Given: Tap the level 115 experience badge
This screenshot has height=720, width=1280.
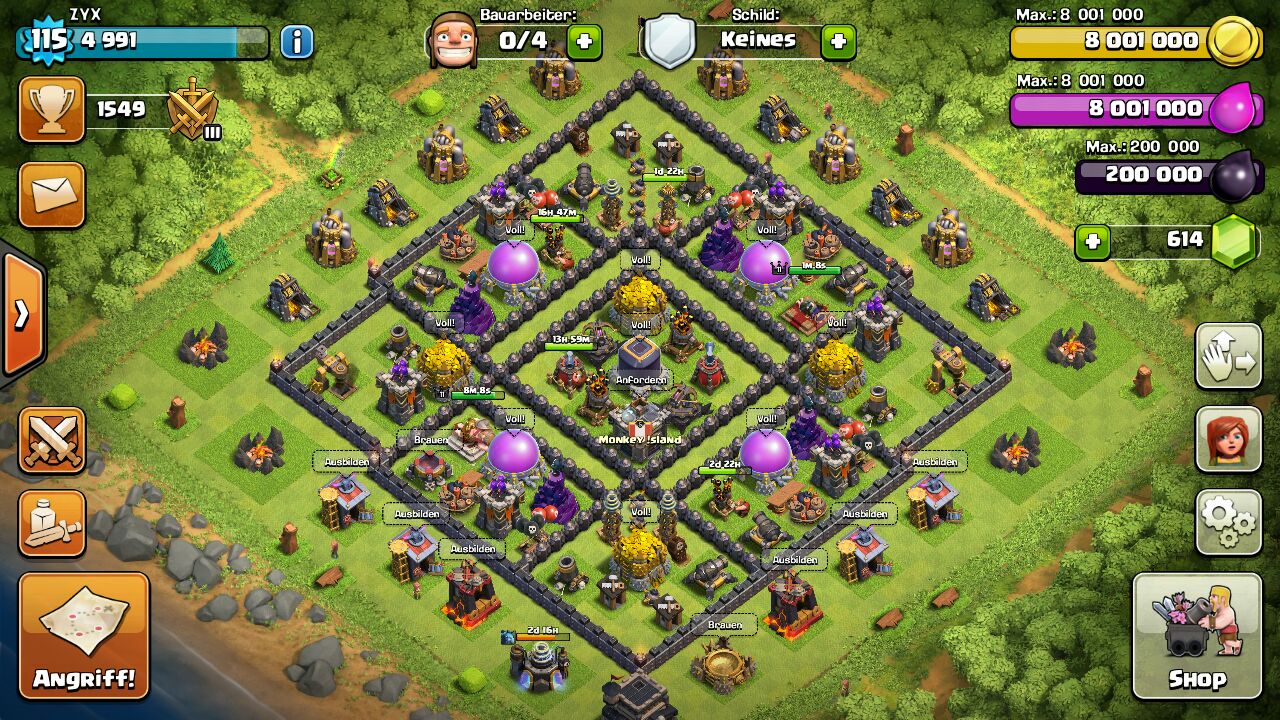Looking at the screenshot, I should 47,41.
